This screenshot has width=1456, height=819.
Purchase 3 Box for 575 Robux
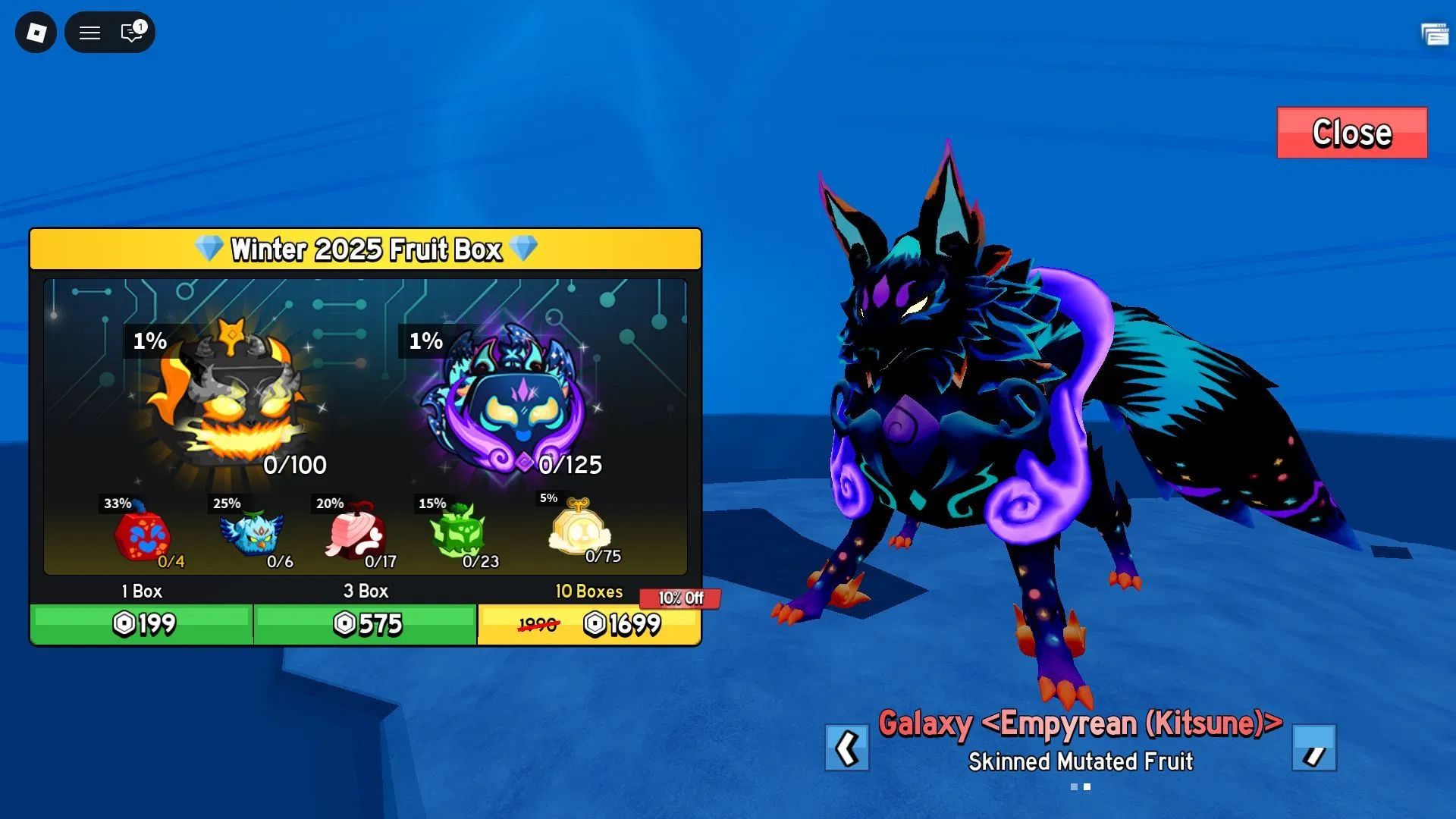coord(366,624)
